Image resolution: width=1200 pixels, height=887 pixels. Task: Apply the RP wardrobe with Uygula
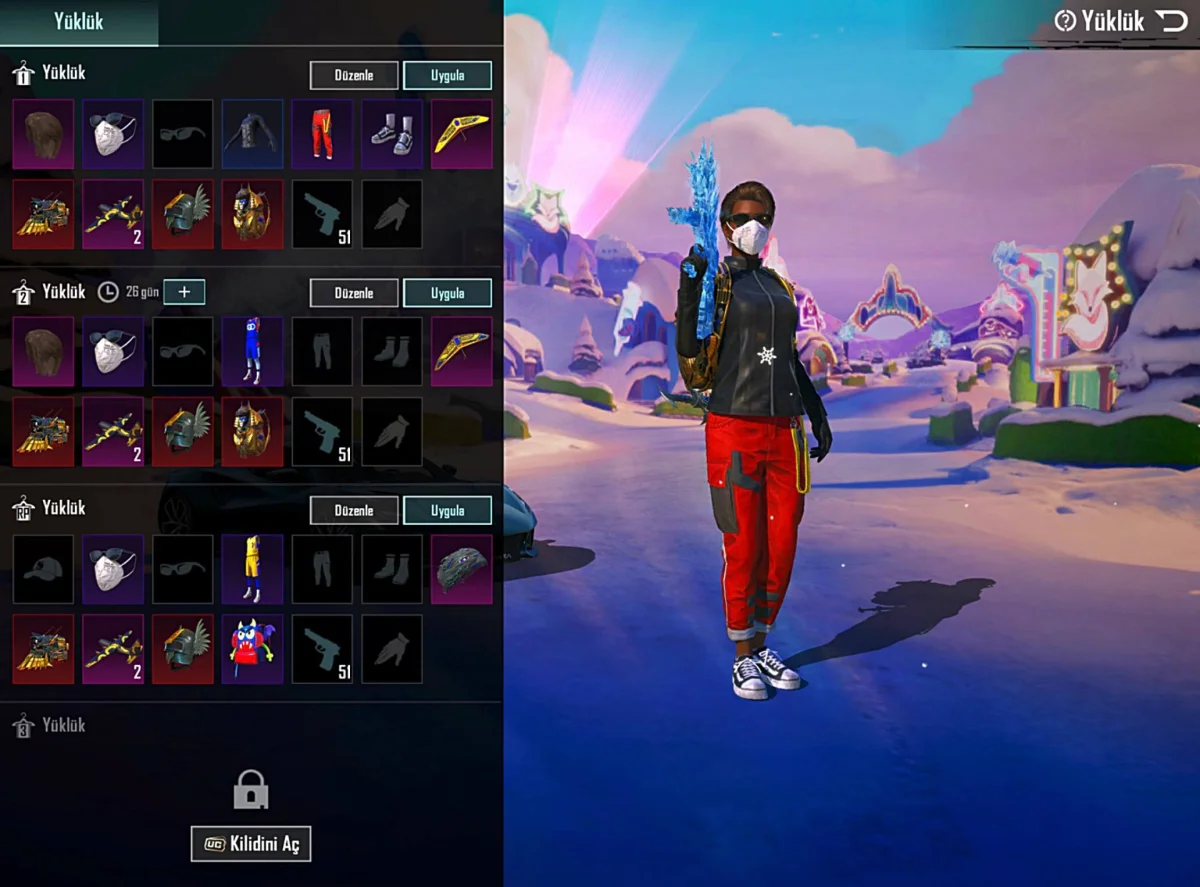pyautogui.click(x=447, y=511)
